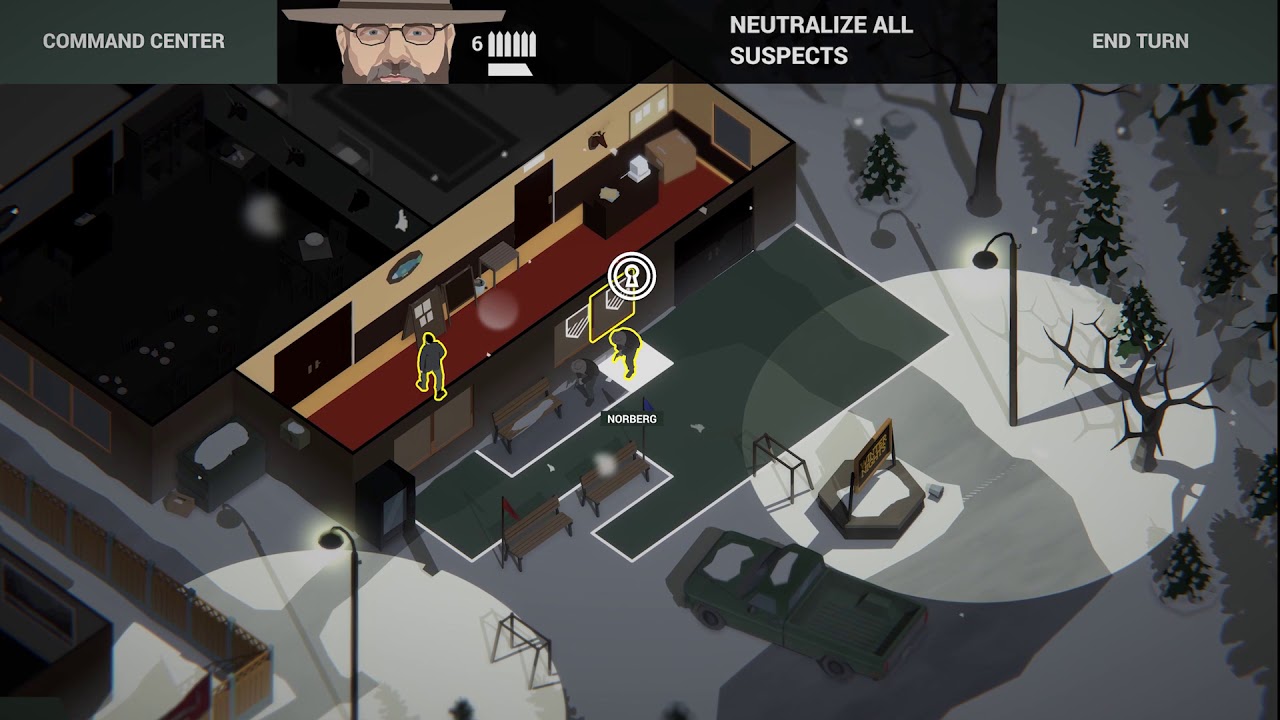Select Norberg, the yellow-outlined officer near the door
Viewport: 1280px width, 720px height.
coord(624,357)
